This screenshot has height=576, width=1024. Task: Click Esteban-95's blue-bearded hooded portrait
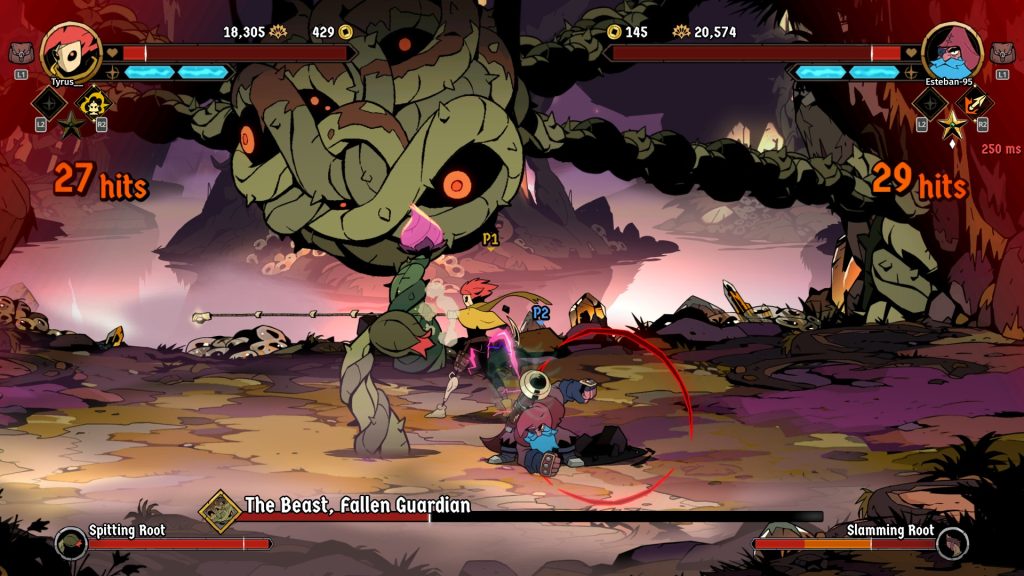click(951, 50)
